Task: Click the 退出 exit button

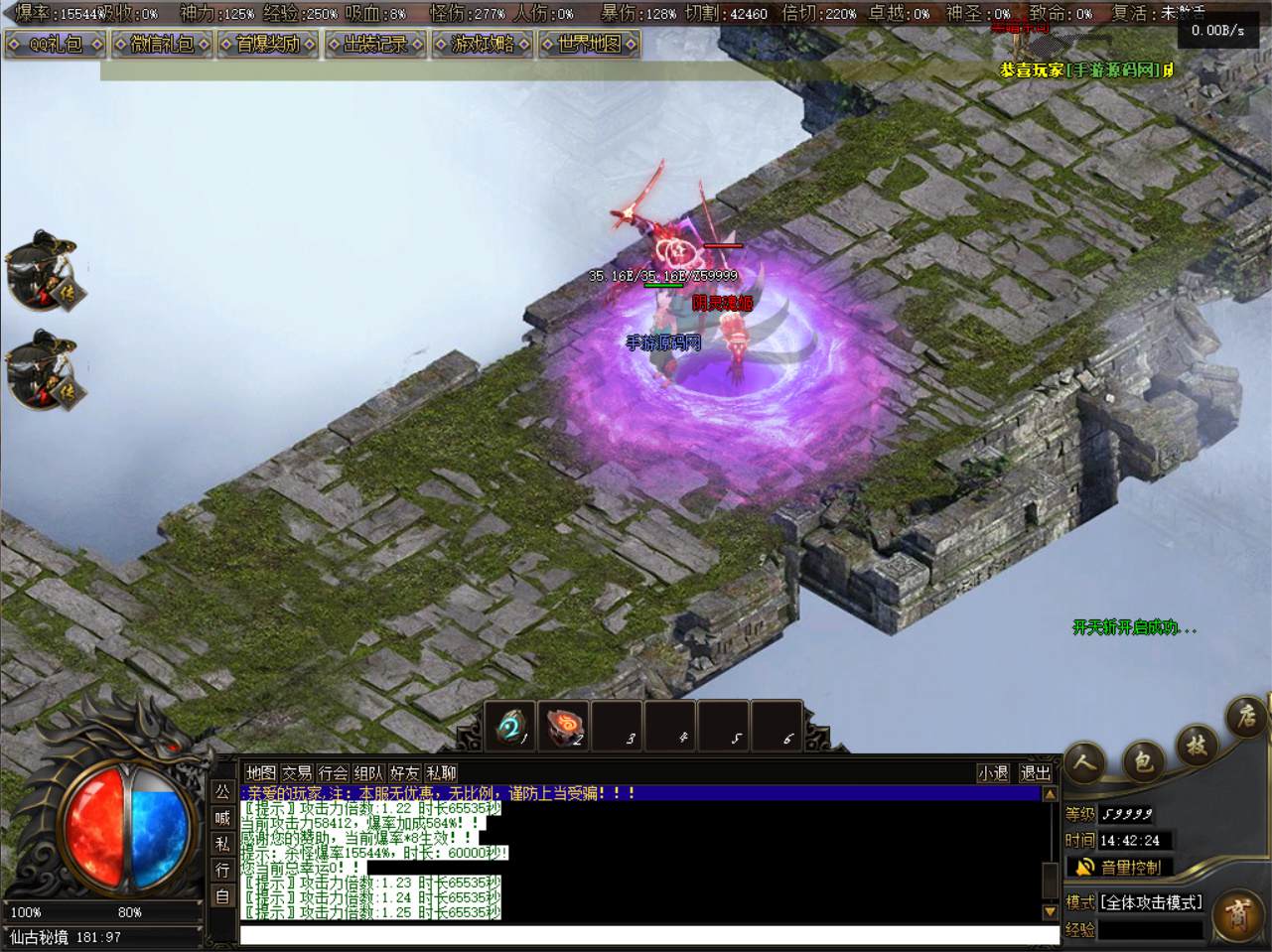Action: tap(1035, 772)
